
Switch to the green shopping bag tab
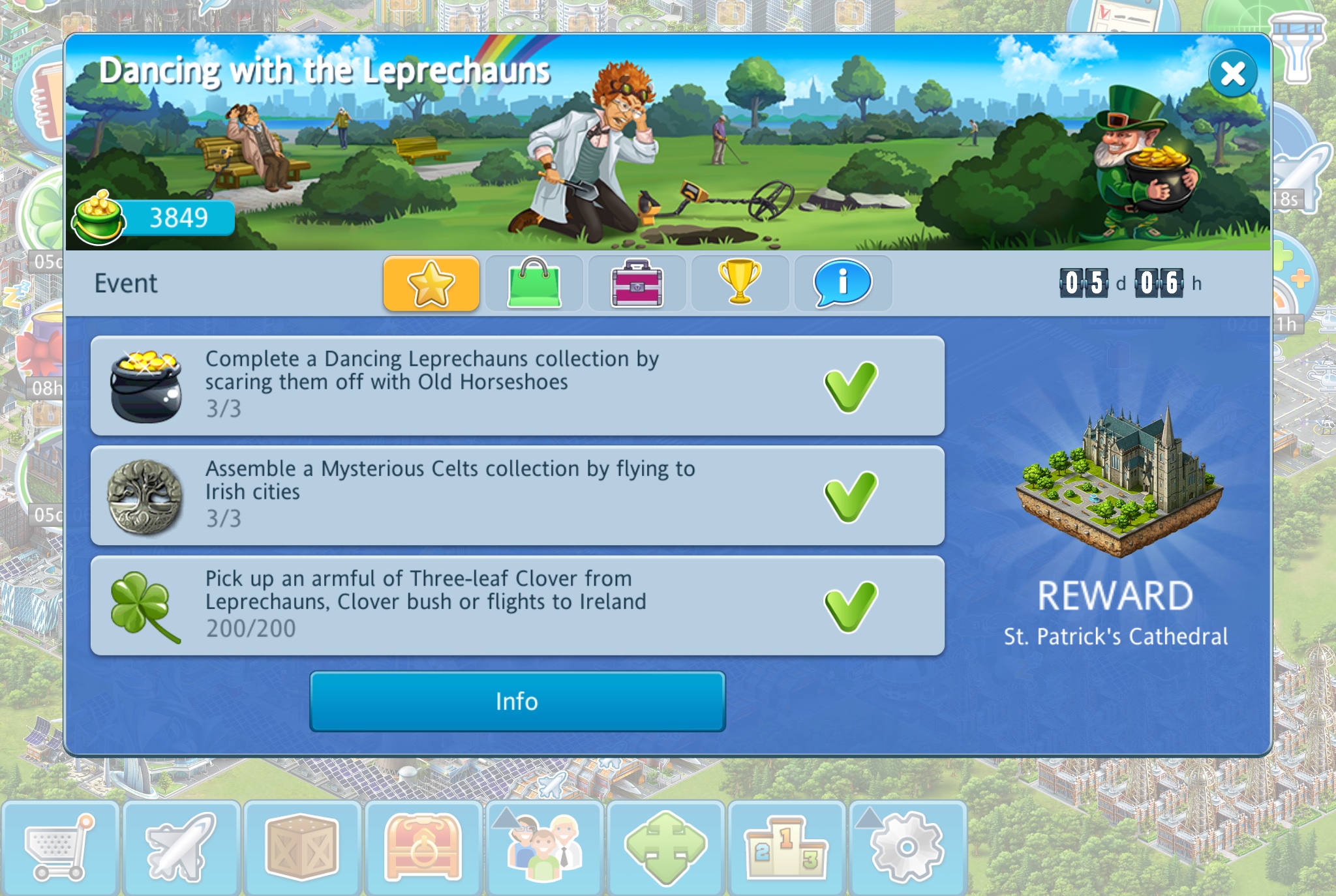534,284
